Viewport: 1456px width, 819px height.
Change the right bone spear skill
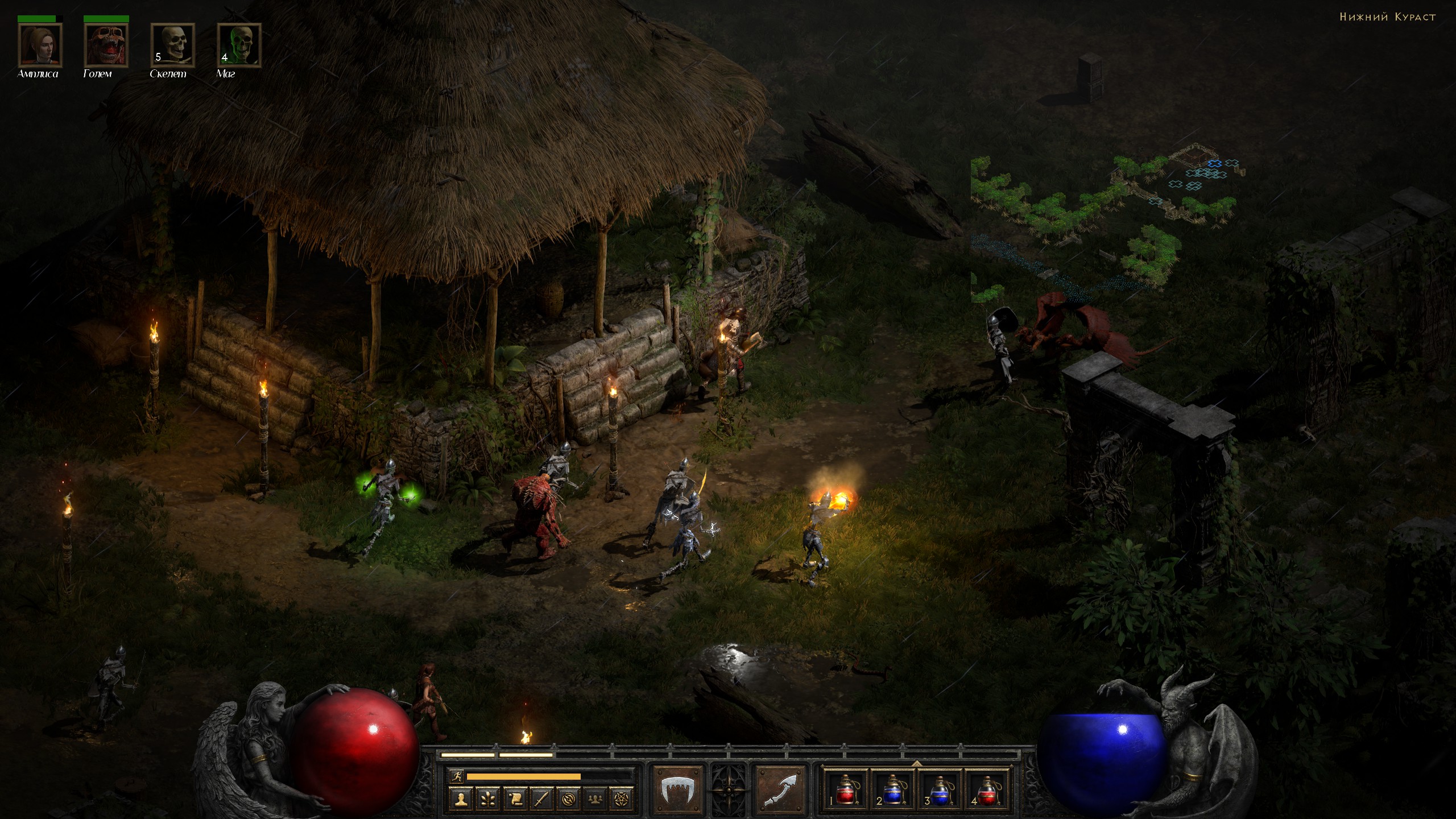coord(780,789)
